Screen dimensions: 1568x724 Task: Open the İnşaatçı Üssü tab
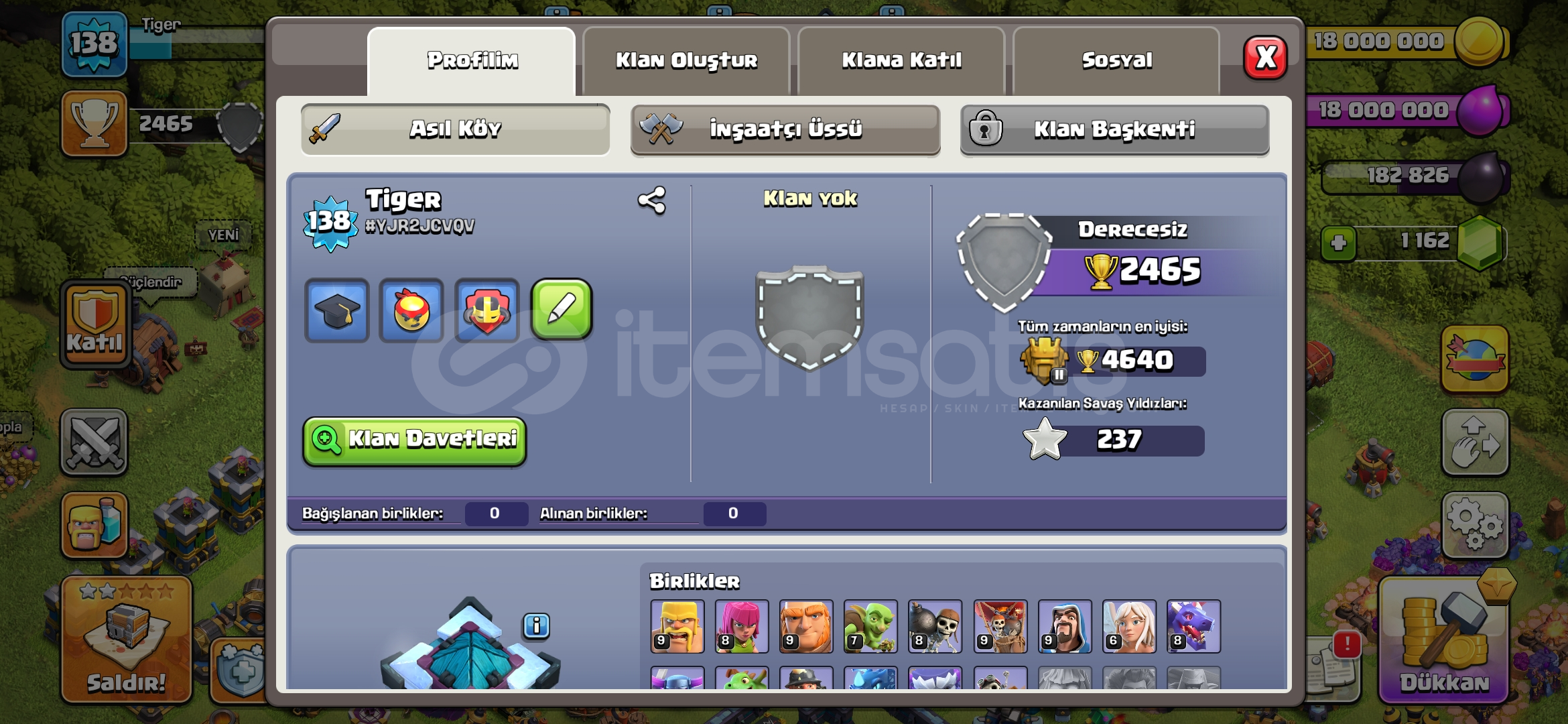point(785,130)
